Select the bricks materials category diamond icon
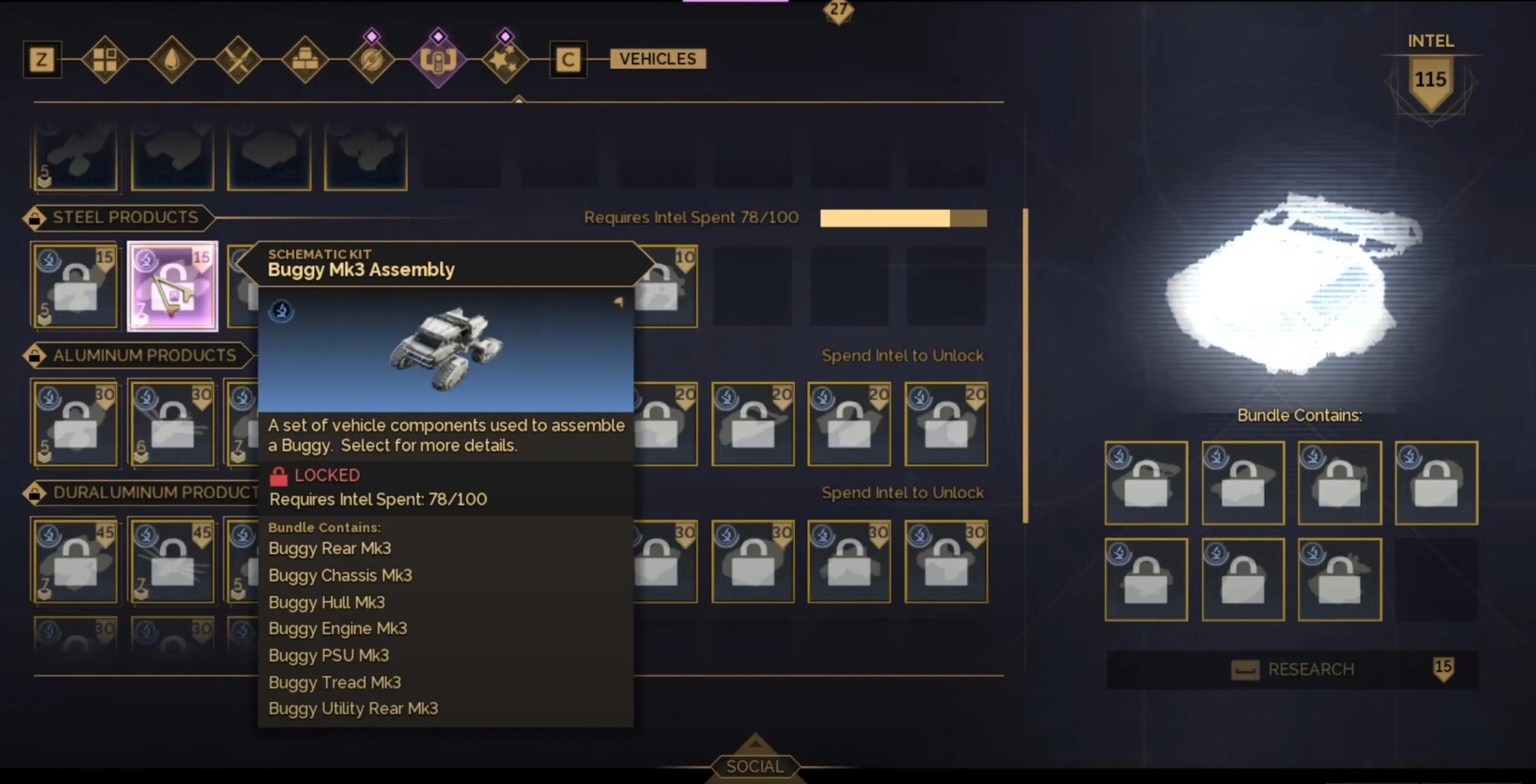Viewport: 1536px width, 784px height. point(305,60)
